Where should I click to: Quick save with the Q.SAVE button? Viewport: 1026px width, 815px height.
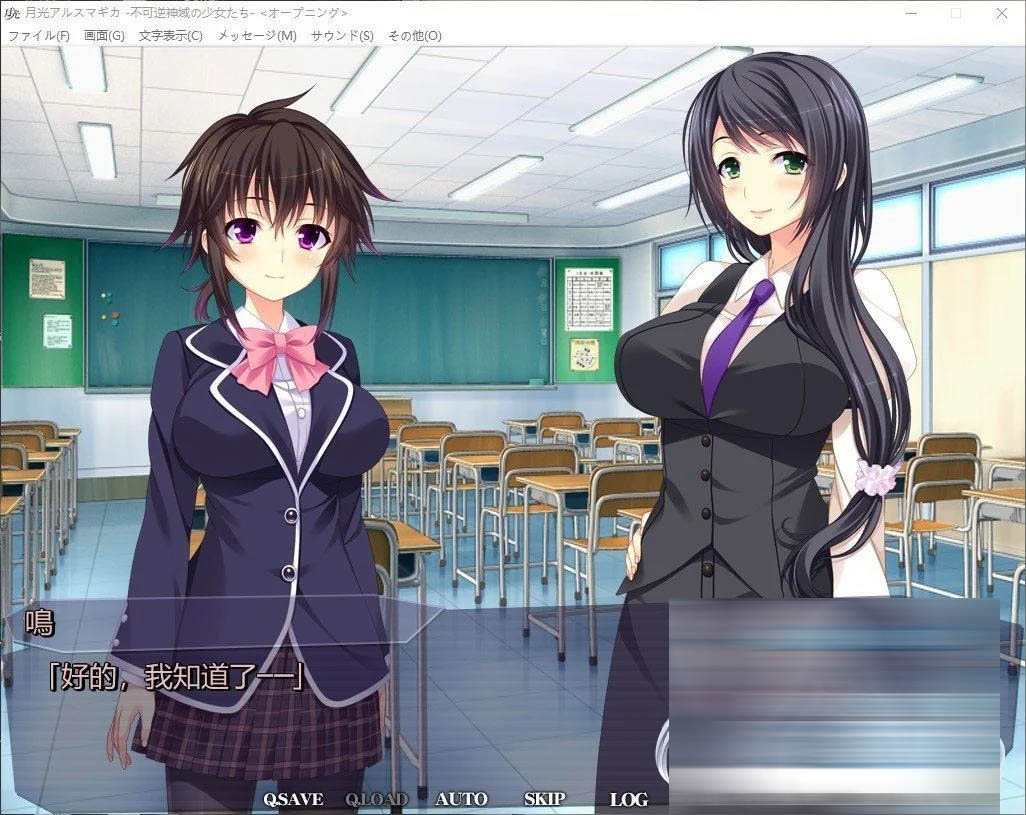[x=293, y=799]
